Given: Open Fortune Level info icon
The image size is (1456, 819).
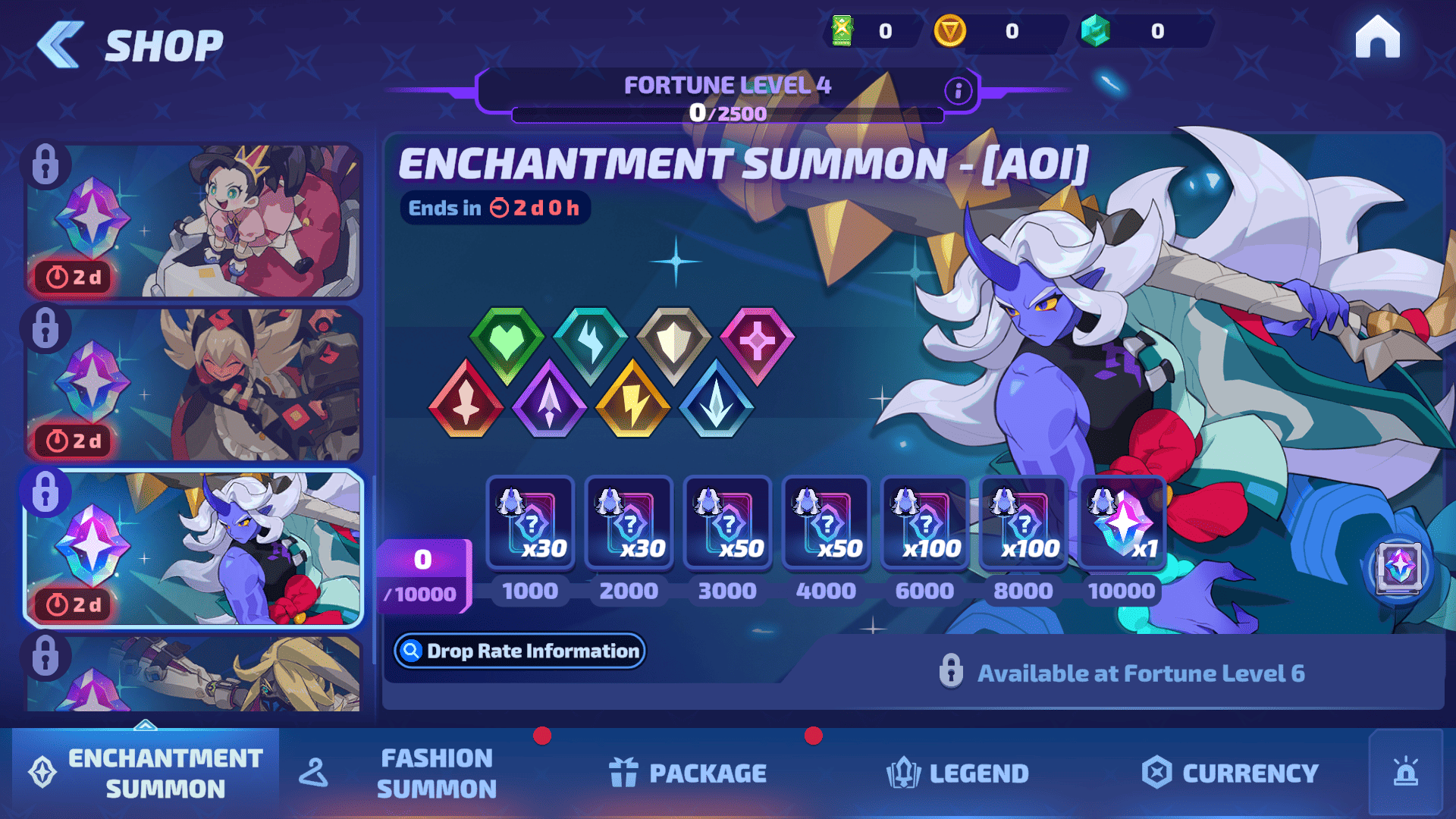Looking at the screenshot, I should click(x=958, y=91).
